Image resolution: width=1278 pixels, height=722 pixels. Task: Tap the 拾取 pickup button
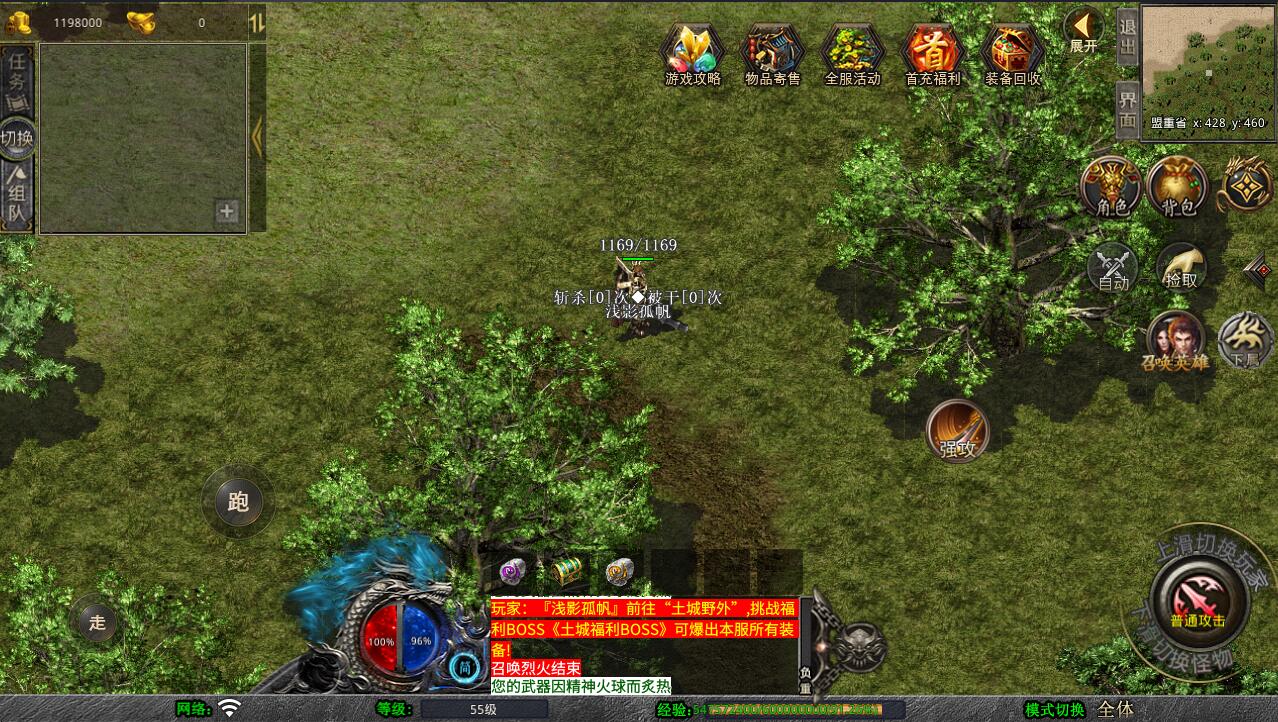(1181, 266)
